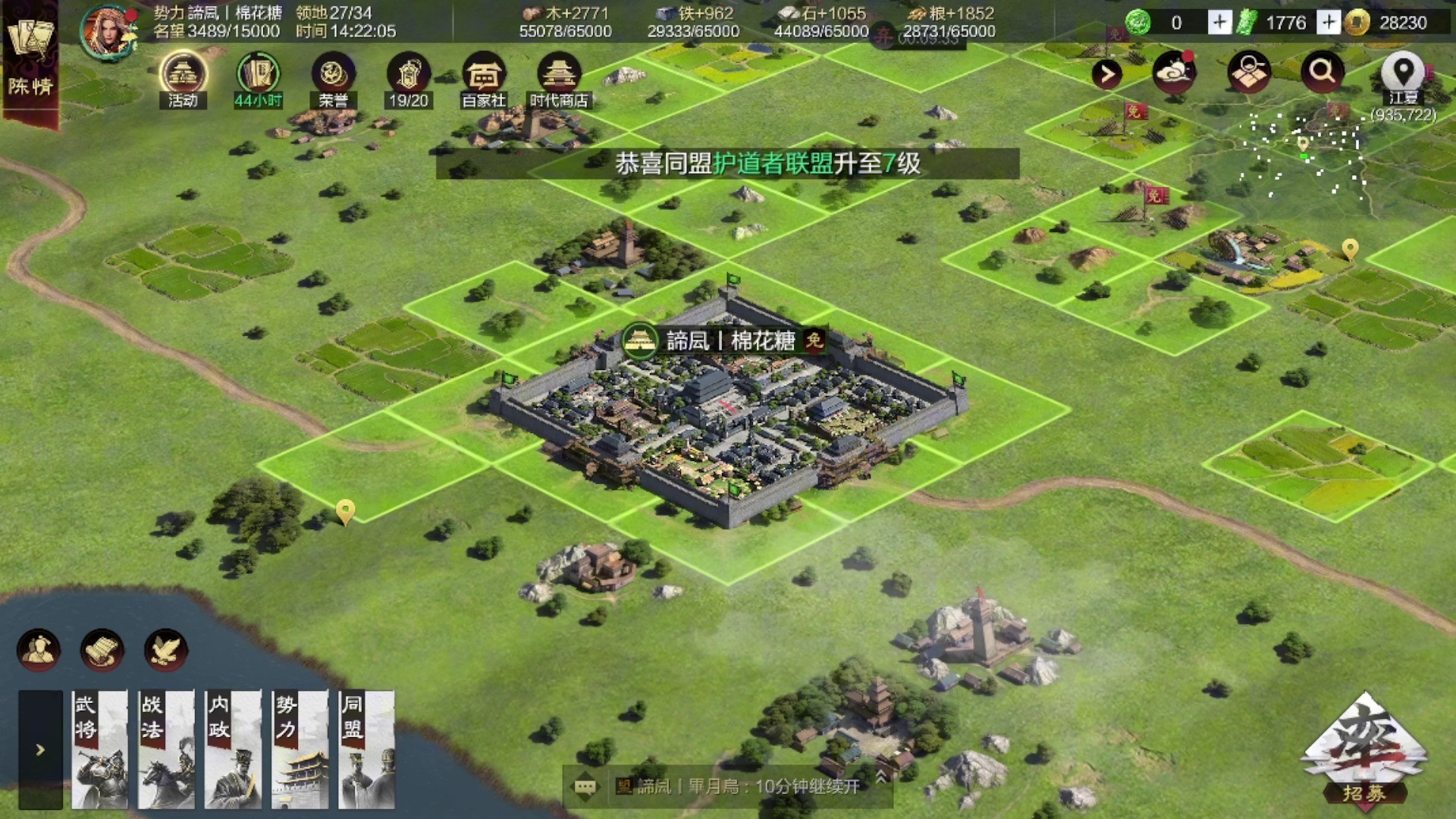Viewport: 1456px width, 819px height.
Task: Open the 内政 internal affairs card
Action: coord(233,749)
